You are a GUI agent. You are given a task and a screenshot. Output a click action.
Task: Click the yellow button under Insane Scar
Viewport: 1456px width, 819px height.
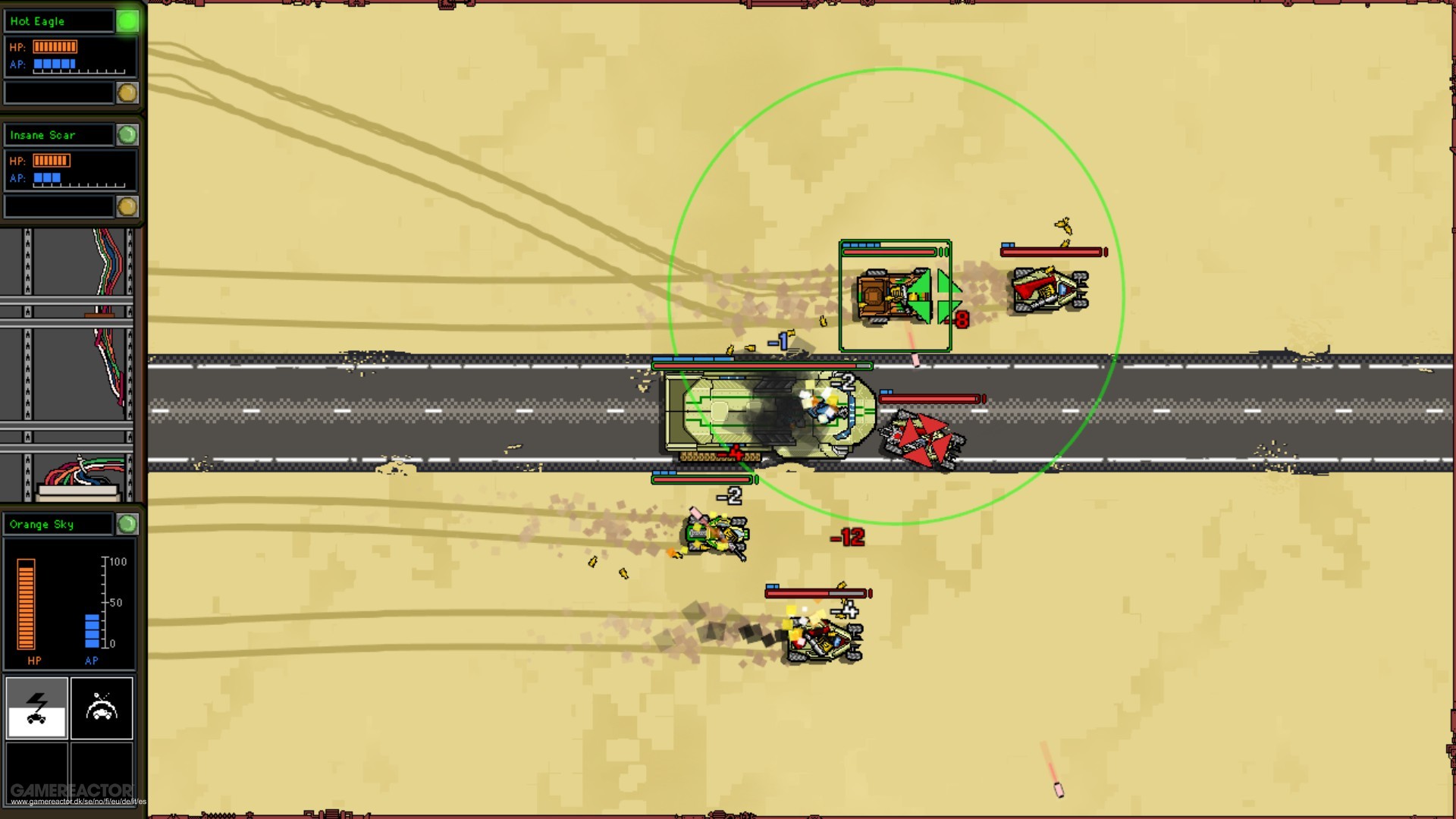tap(125, 205)
